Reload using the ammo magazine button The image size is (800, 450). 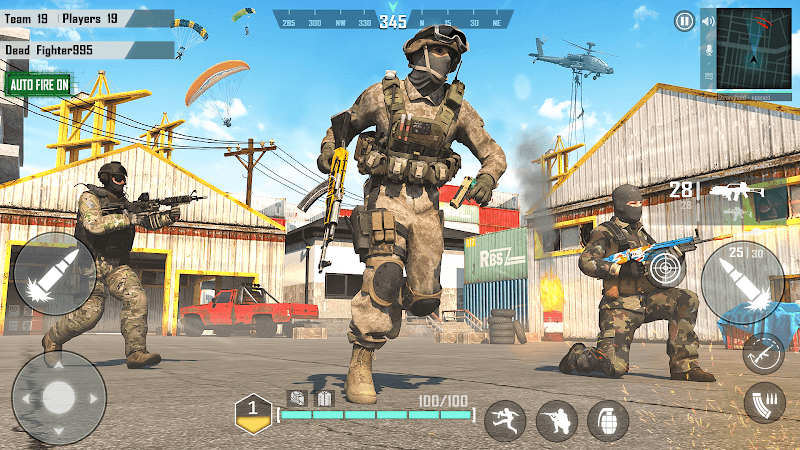(x=763, y=403)
